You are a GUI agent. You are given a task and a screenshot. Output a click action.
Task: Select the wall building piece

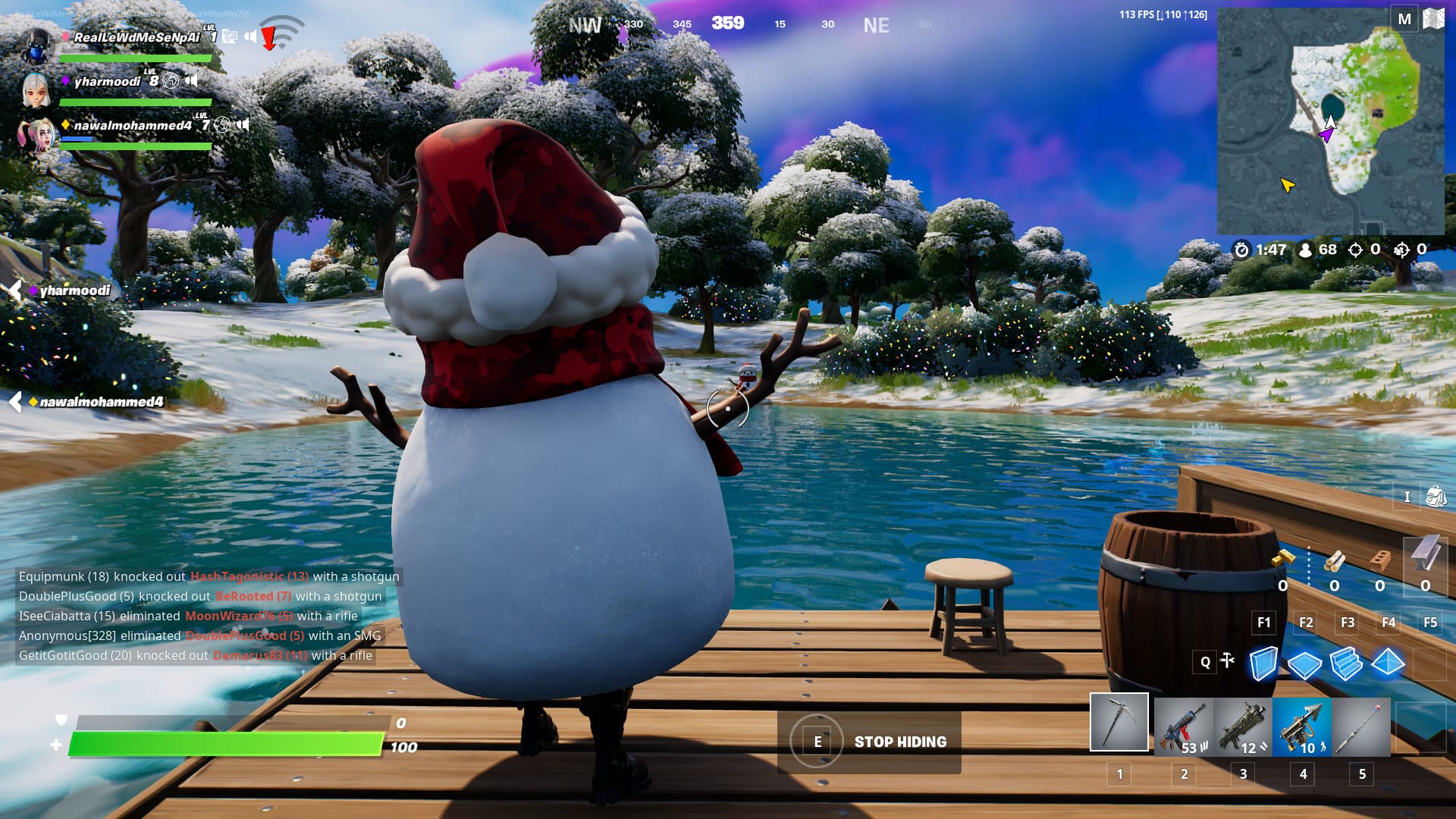(x=1265, y=662)
